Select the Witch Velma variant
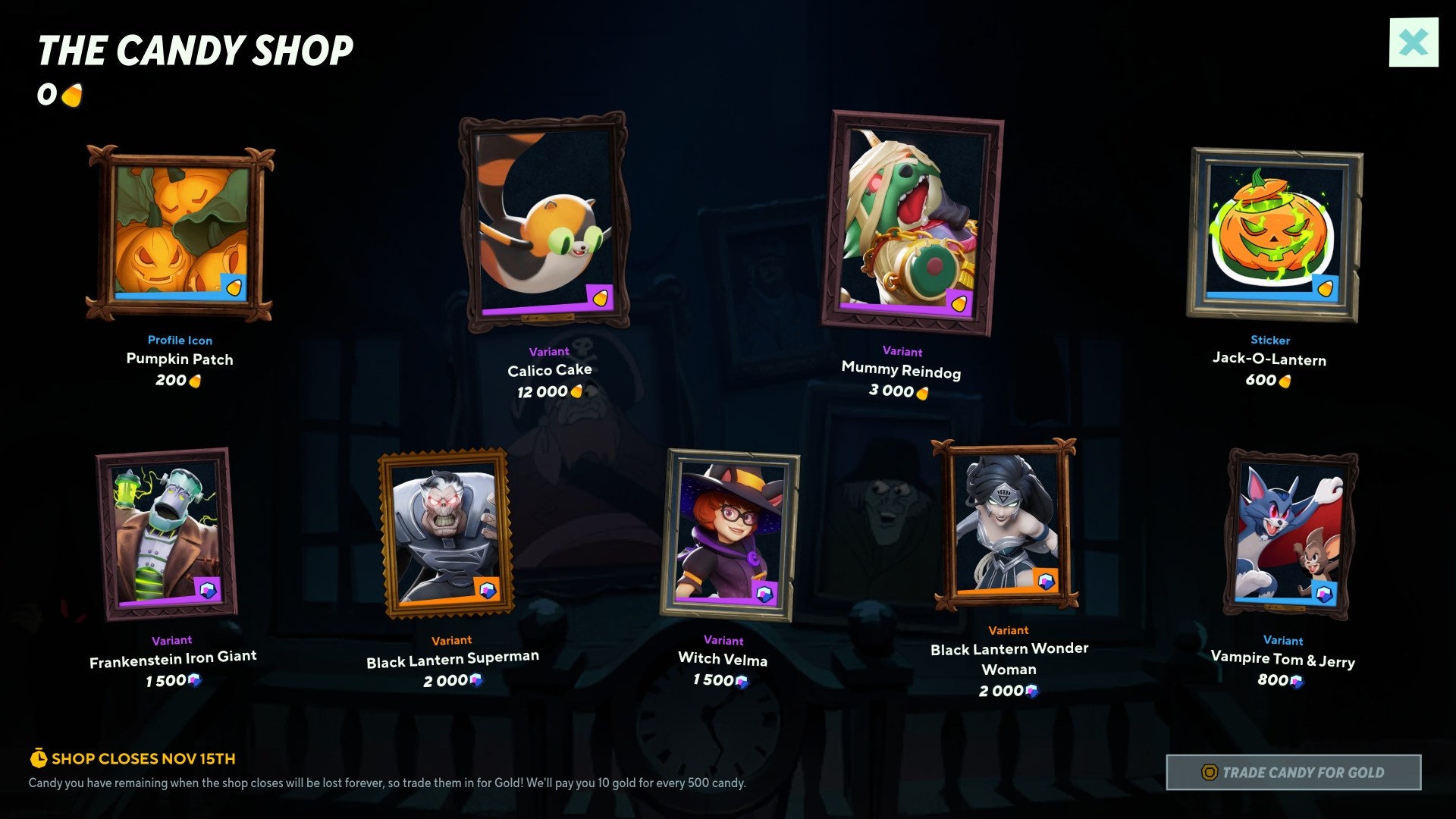This screenshot has height=819, width=1456. tap(729, 534)
